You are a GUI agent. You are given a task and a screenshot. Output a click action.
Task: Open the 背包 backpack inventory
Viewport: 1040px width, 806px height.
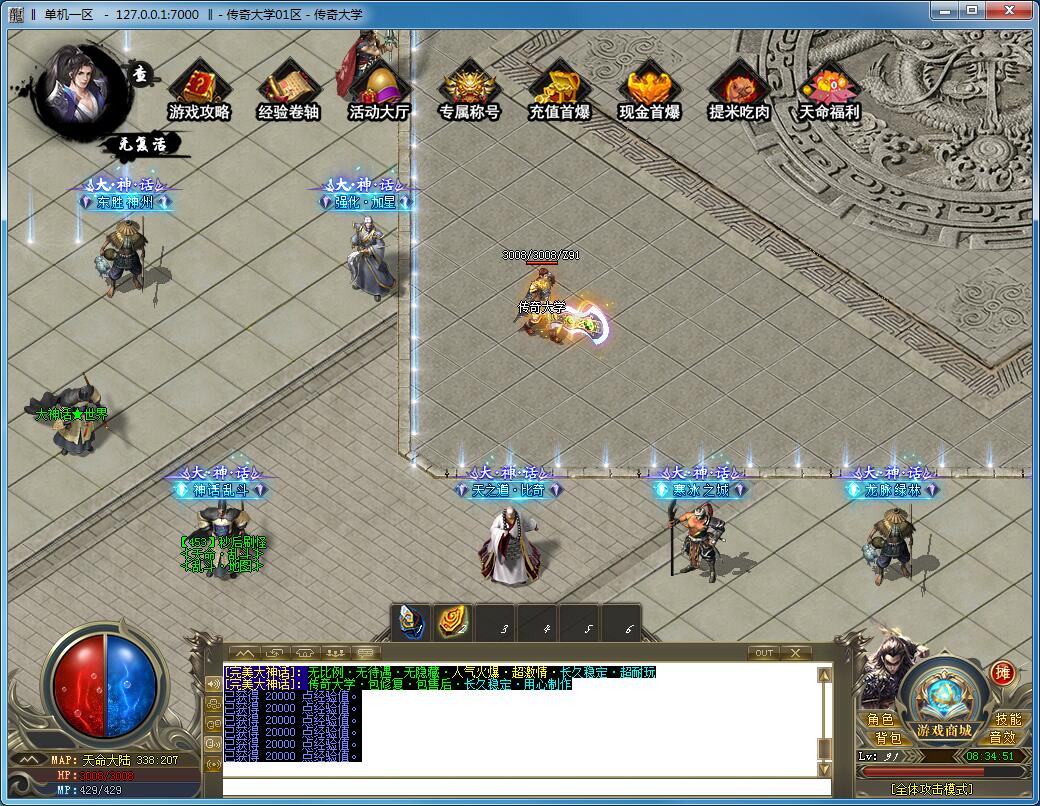coord(888,738)
